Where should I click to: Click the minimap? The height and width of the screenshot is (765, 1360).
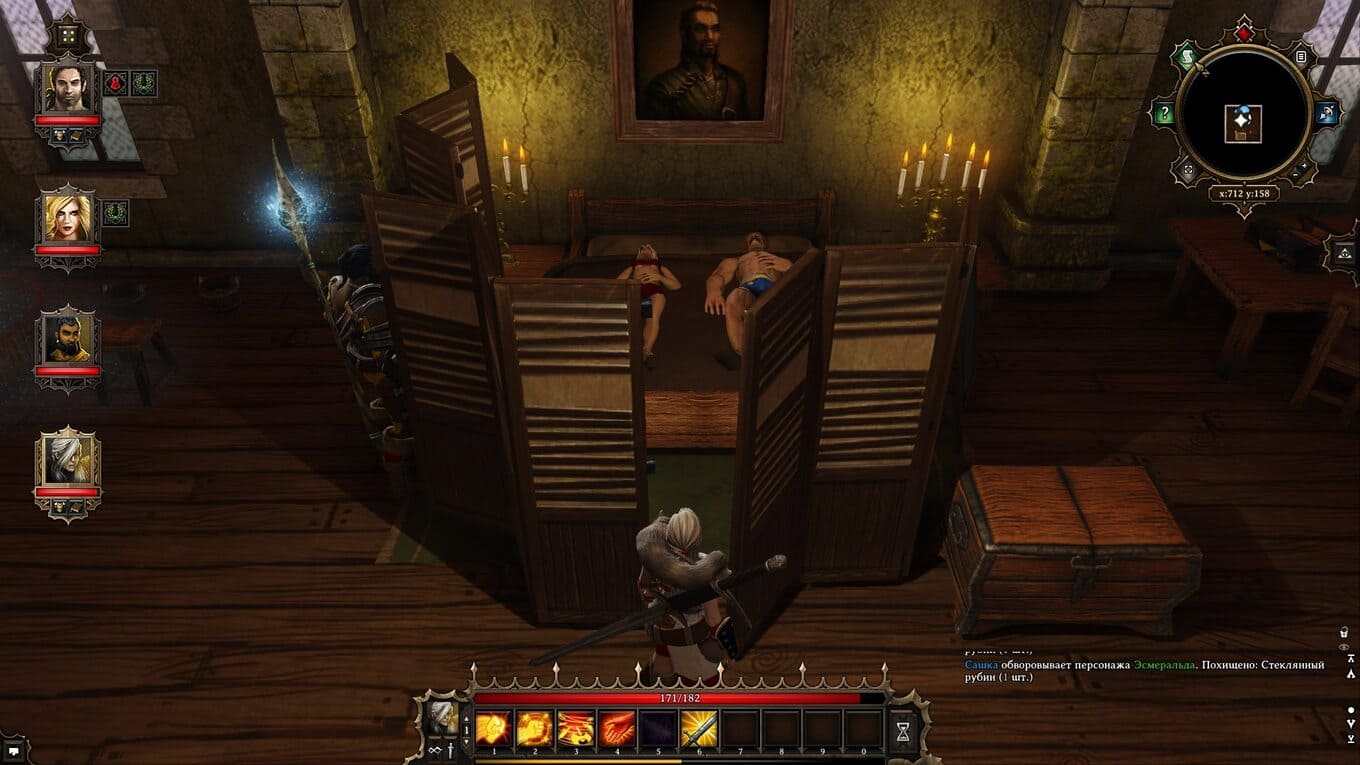click(1243, 122)
